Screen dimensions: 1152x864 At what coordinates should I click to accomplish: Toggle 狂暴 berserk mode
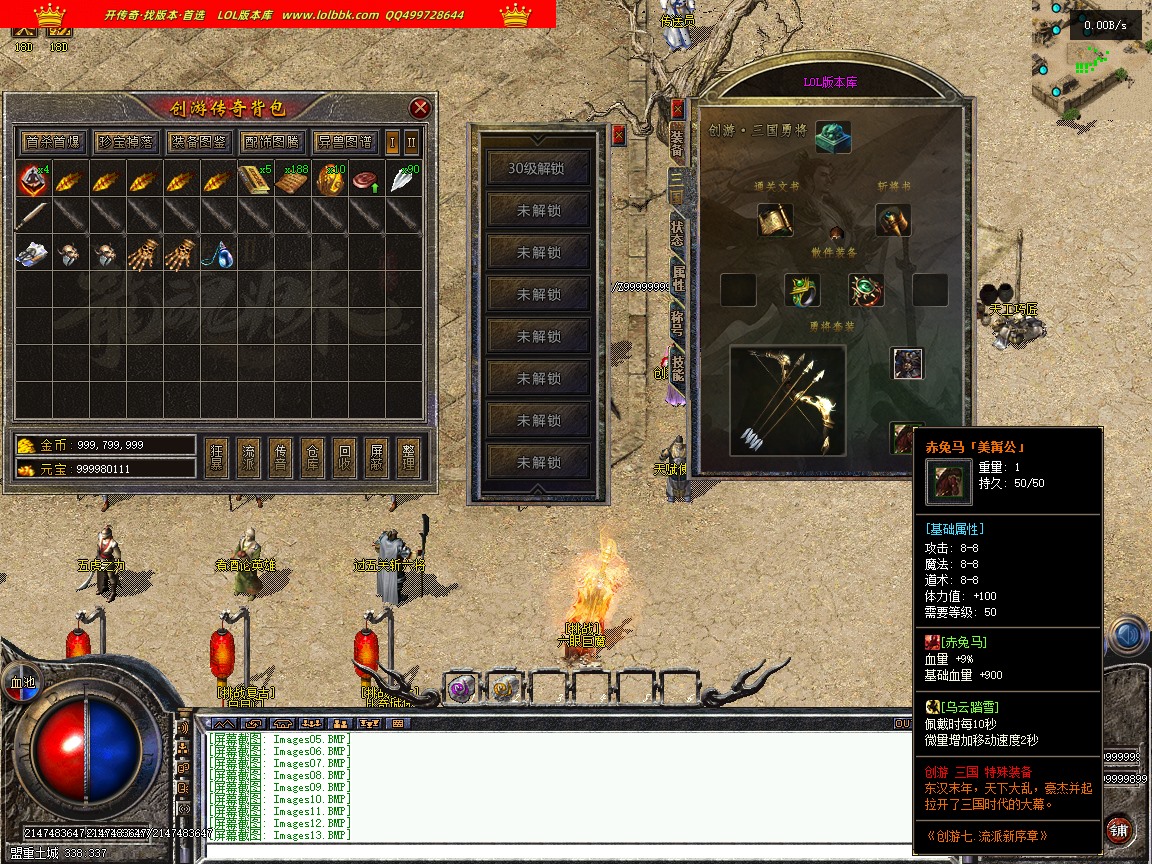pyautogui.click(x=218, y=458)
